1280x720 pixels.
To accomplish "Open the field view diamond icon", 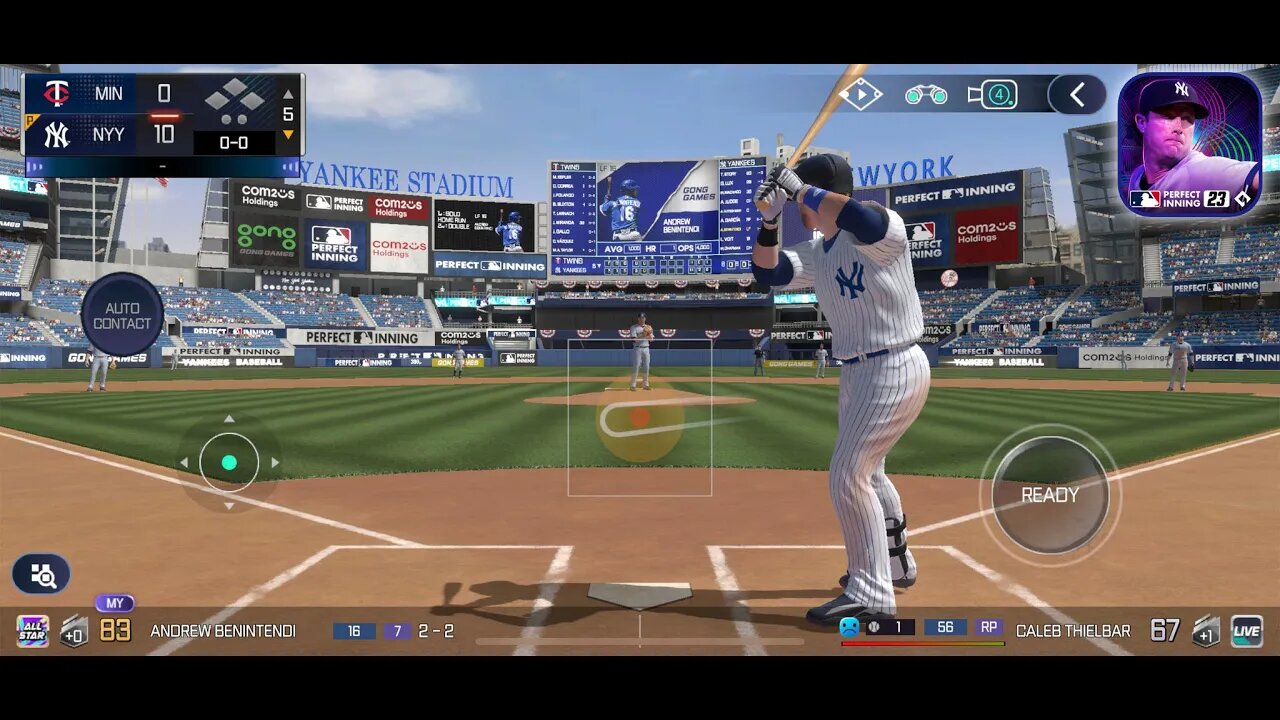I will [860, 94].
